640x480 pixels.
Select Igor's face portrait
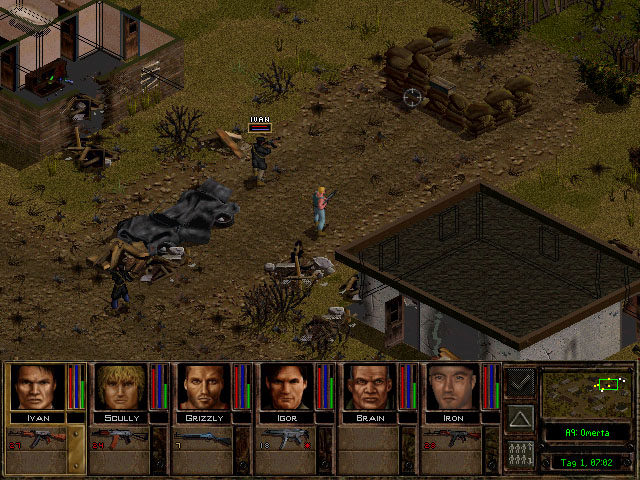[287, 387]
